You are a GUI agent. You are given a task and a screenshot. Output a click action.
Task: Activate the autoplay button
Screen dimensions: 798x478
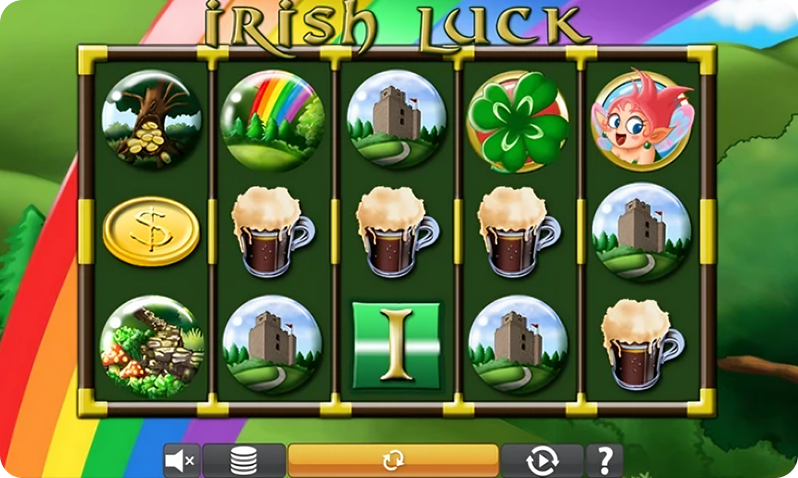(x=541, y=461)
